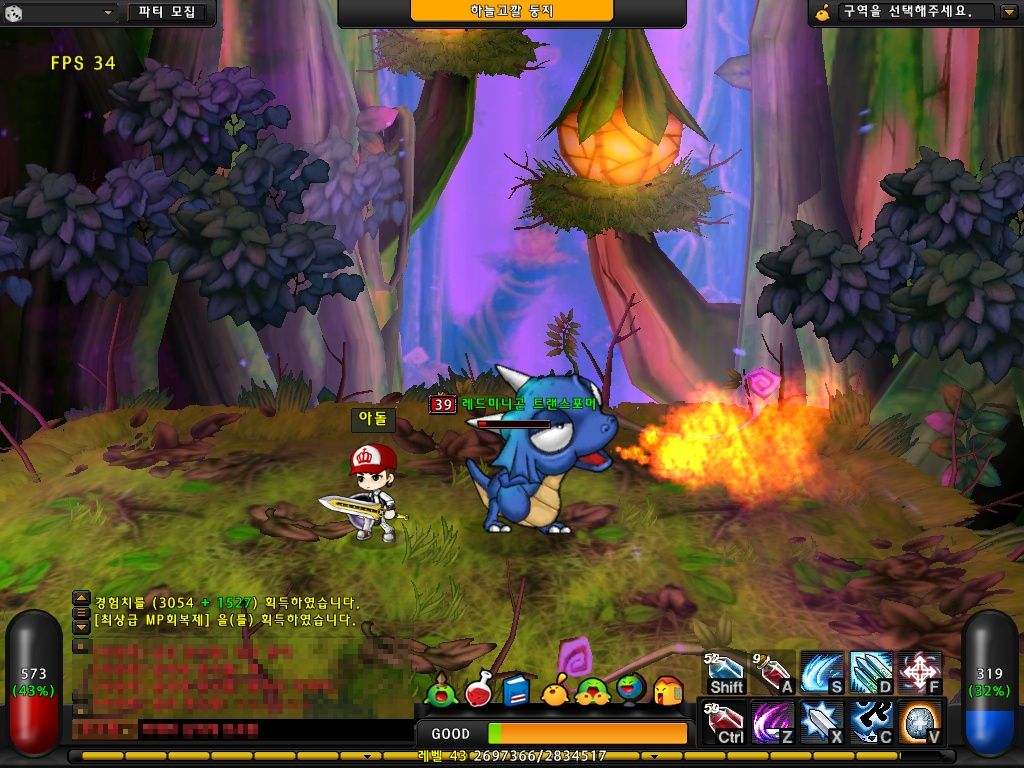This screenshot has height=768, width=1024.
Task: Use the red potion vial on A slot
Action: (x=773, y=672)
